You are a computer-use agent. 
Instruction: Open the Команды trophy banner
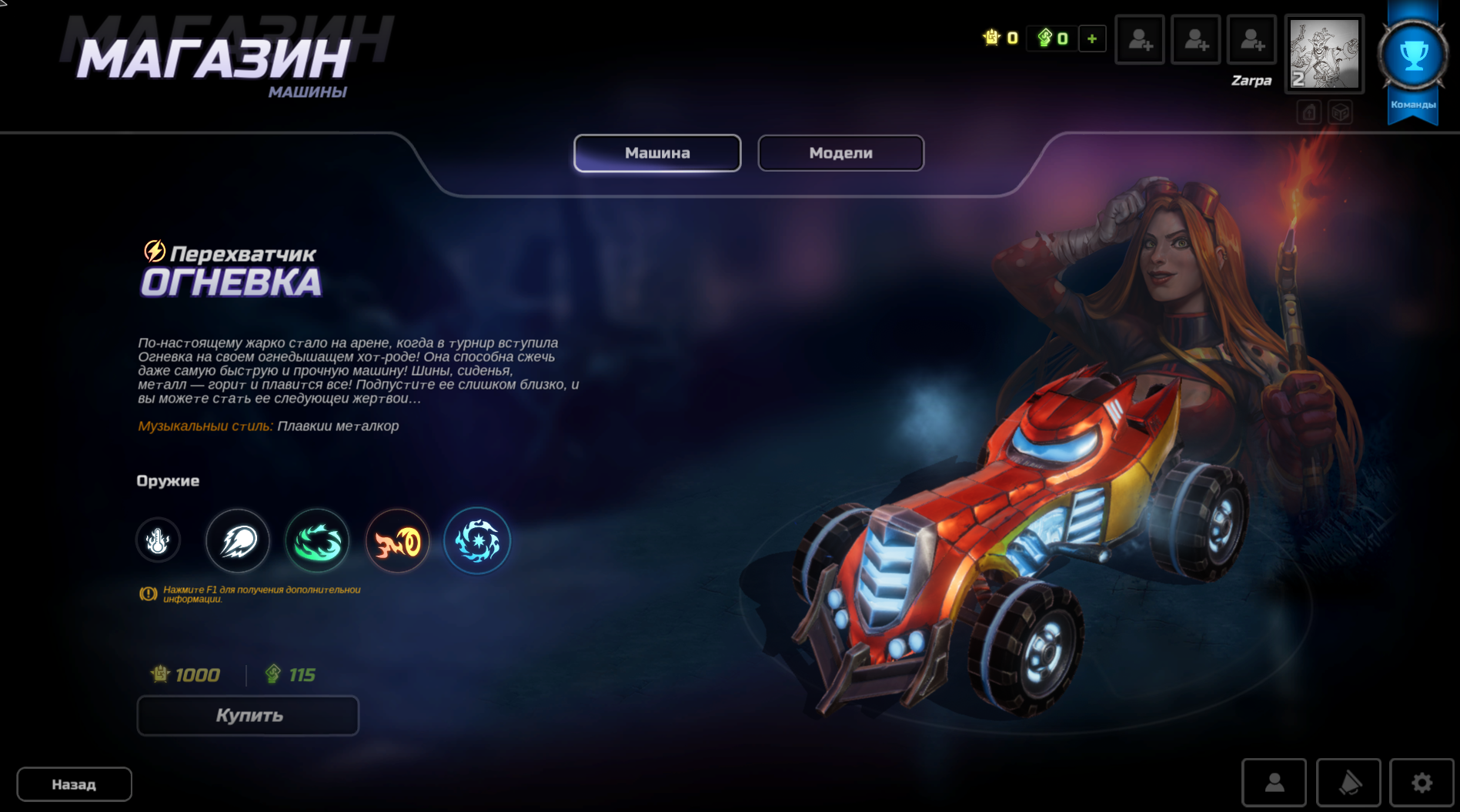(x=1413, y=63)
